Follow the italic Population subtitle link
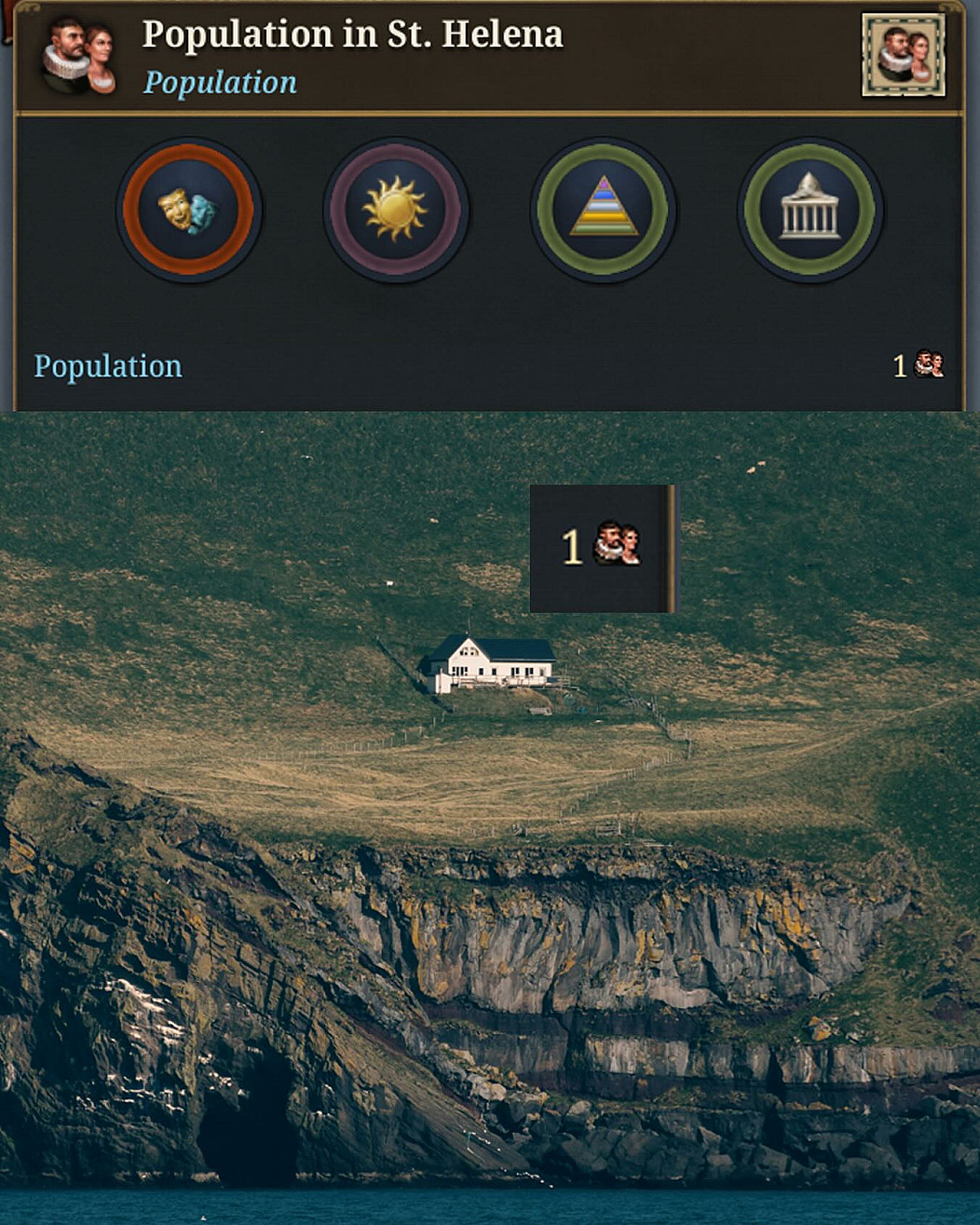 pyautogui.click(x=220, y=83)
